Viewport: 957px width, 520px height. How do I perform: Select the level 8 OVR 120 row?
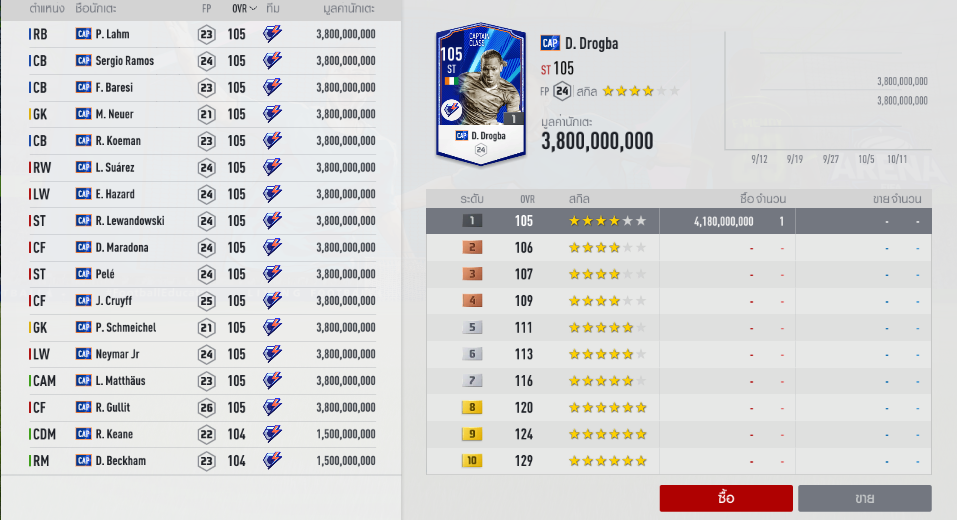(678, 407)
